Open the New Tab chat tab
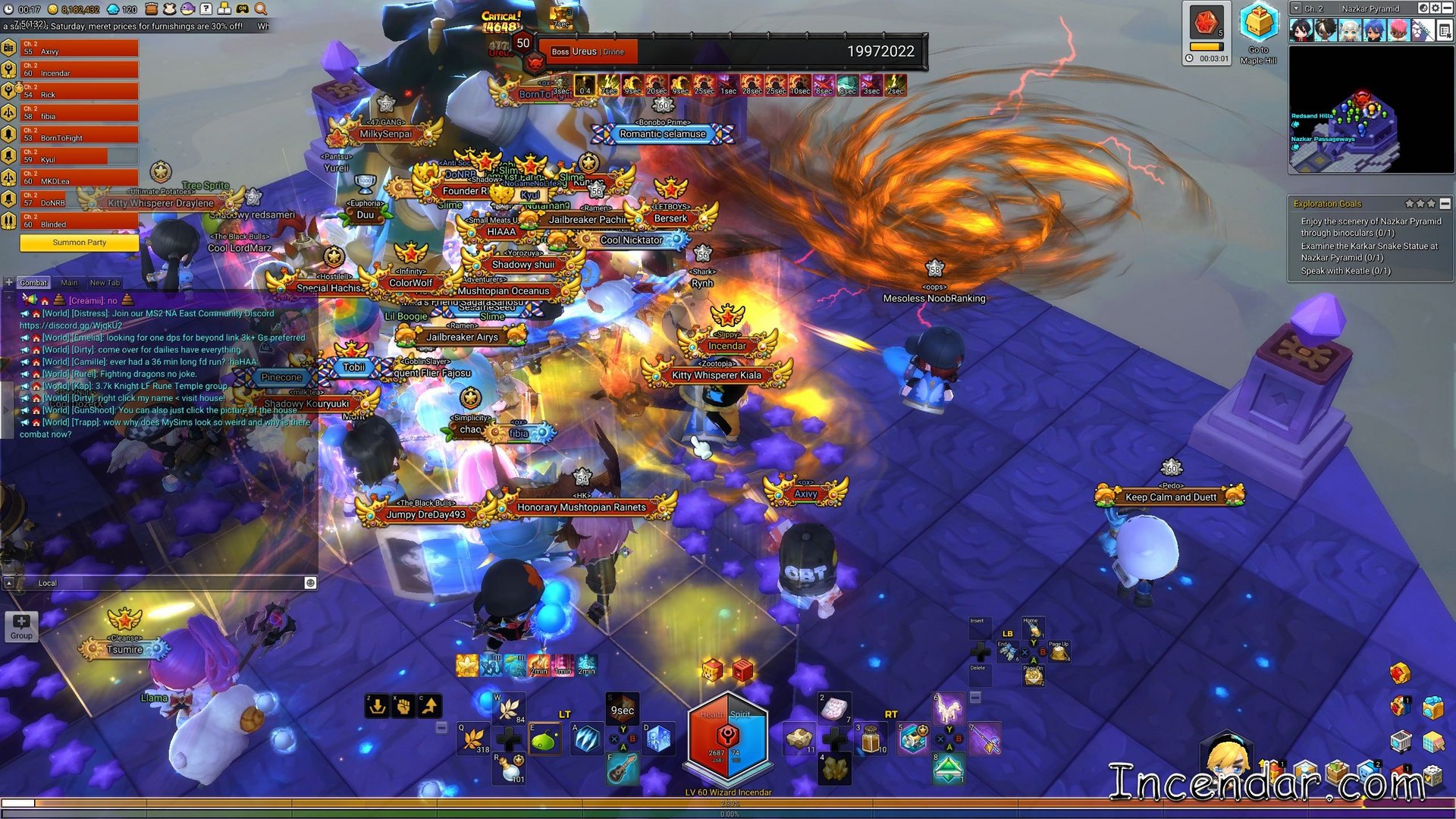Screen dimensions: 1456x819 (x=105, y=283)
